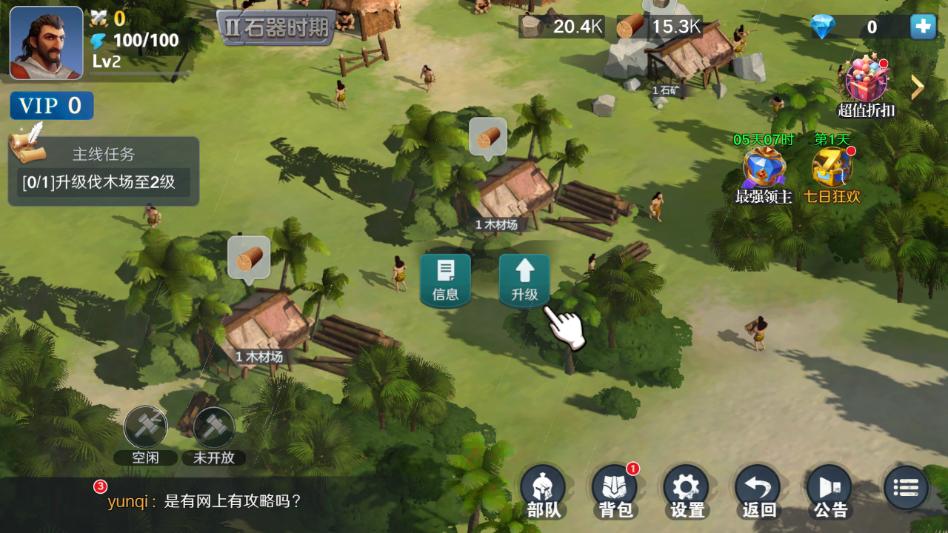The height and width of the screenshot is (533, 948).
Task: Expand the arrow beside the discount icon
Action: coord(917,87)
